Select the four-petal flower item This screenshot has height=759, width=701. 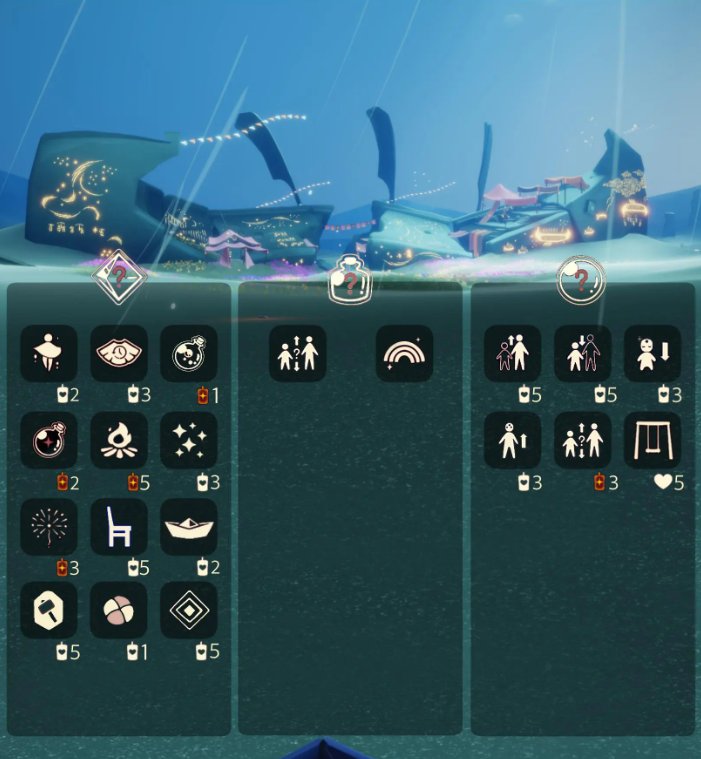(x=119, y=611)
